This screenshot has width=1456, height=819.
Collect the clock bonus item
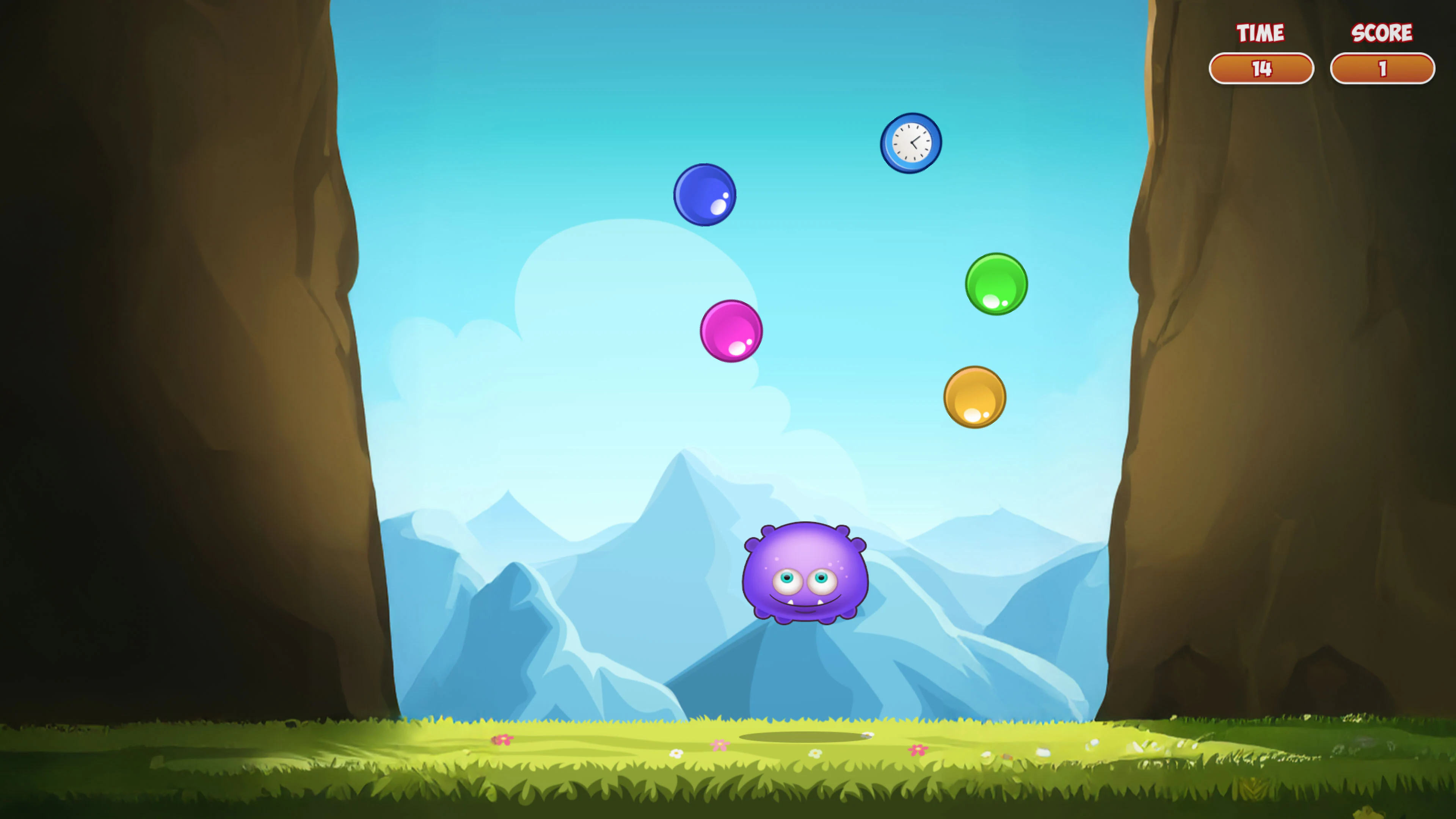(x=910, y=143)
